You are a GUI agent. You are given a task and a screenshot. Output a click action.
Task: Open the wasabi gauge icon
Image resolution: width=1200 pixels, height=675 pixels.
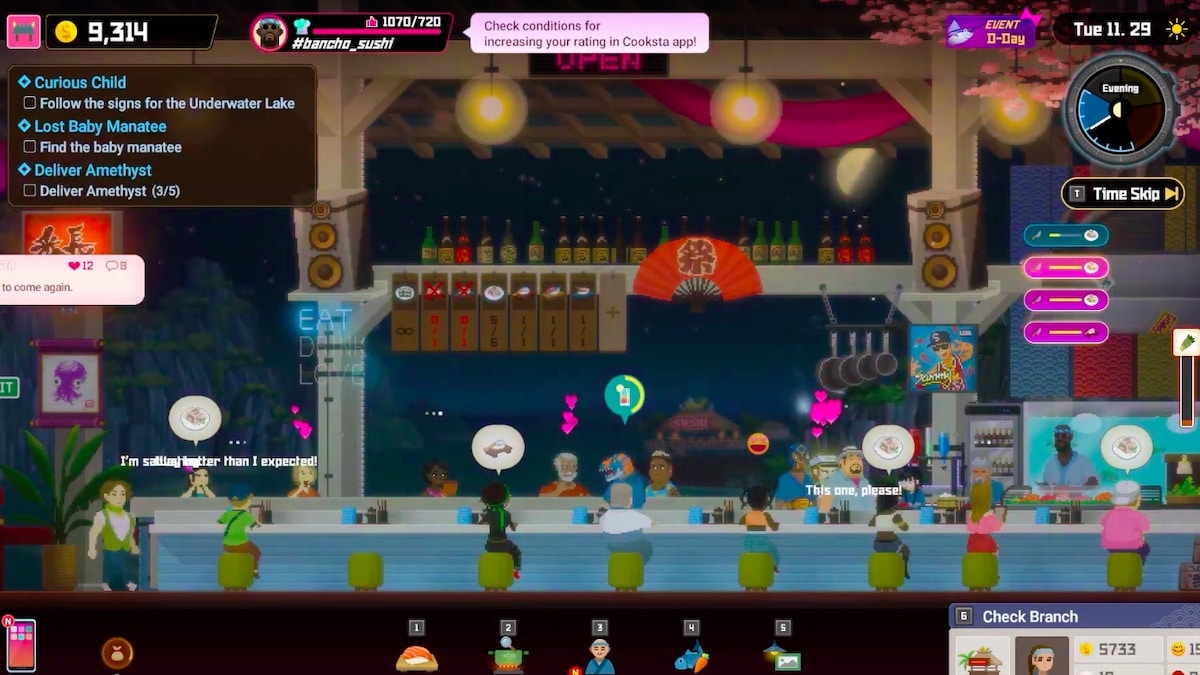(x=1187, y=343)
